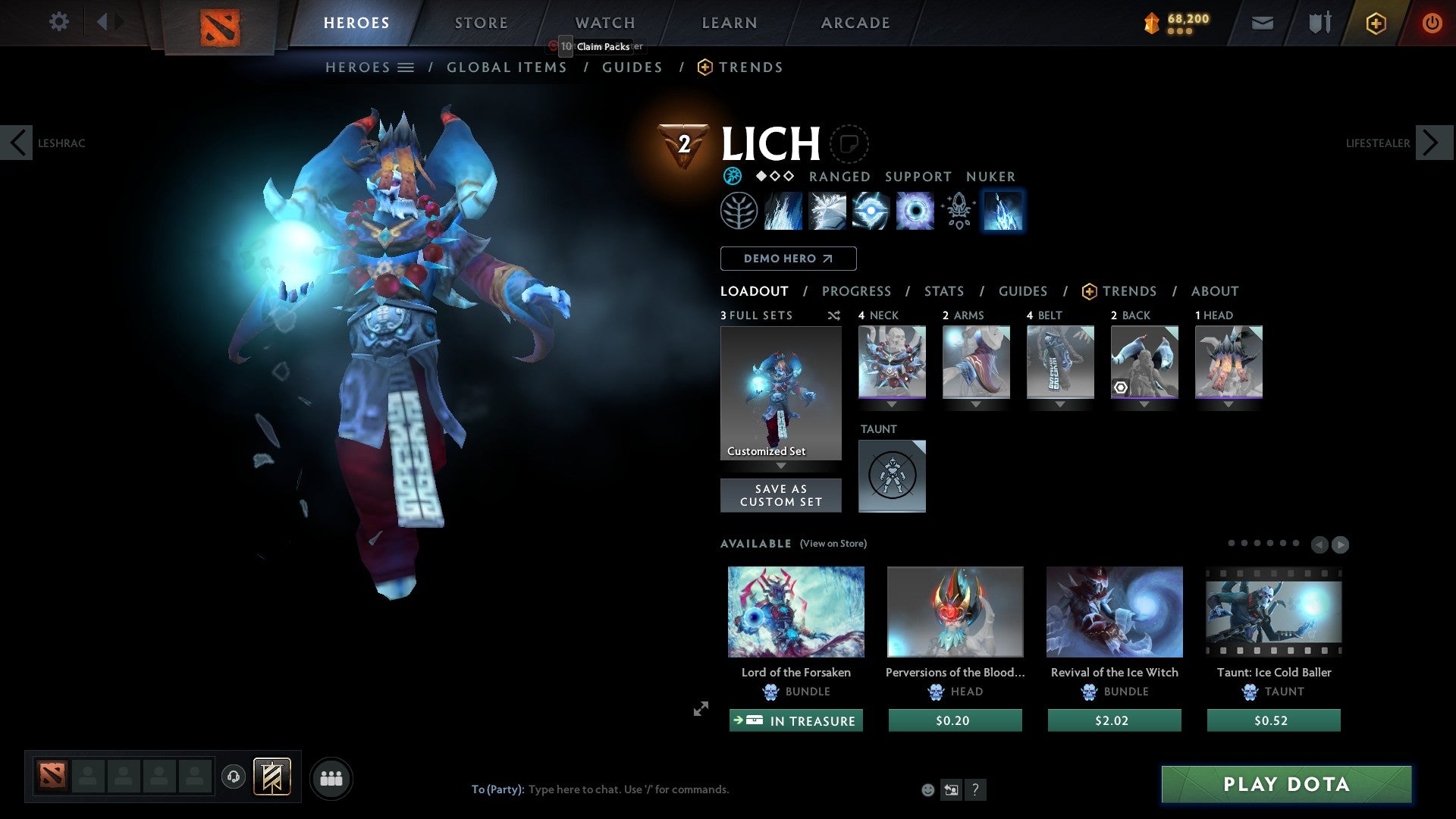Click the Save As Custom Set button

780,495
